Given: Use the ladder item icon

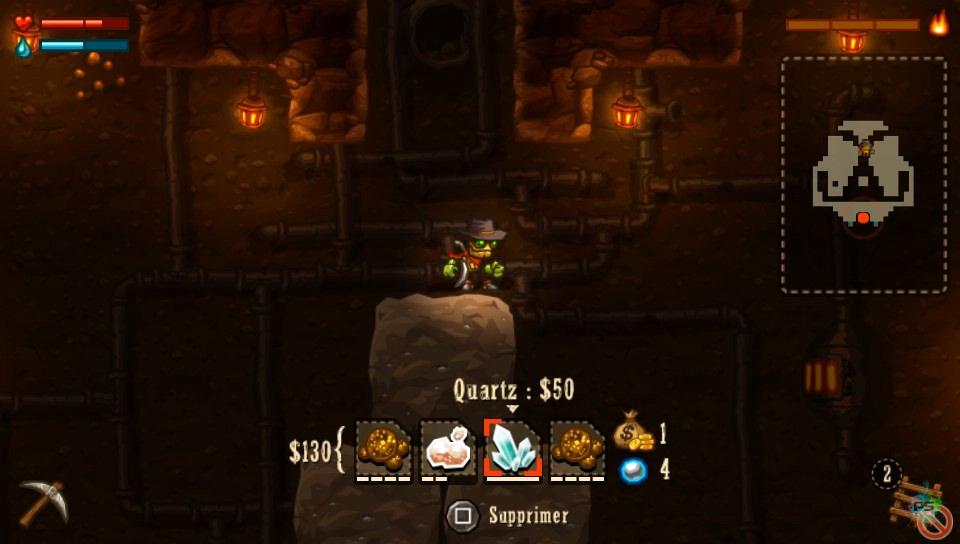Looking at the screenshot, I should pyautogui.click(x=917, y=503).
